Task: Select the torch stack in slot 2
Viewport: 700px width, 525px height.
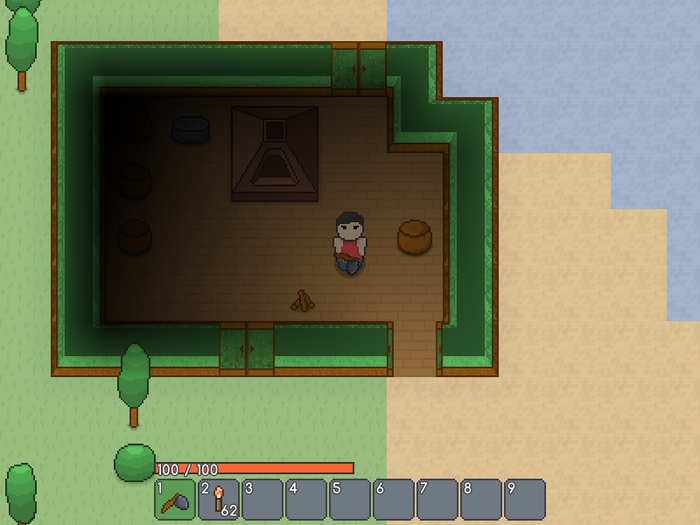Action: 219,499
